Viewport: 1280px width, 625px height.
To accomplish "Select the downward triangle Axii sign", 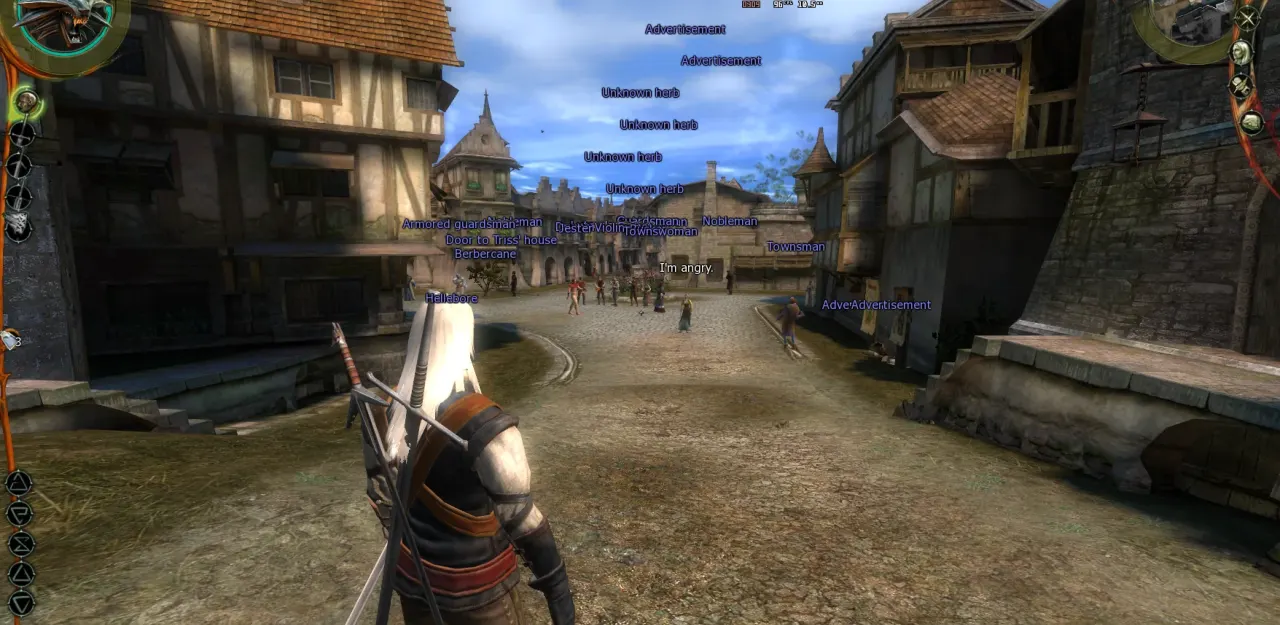I will 21,603.
